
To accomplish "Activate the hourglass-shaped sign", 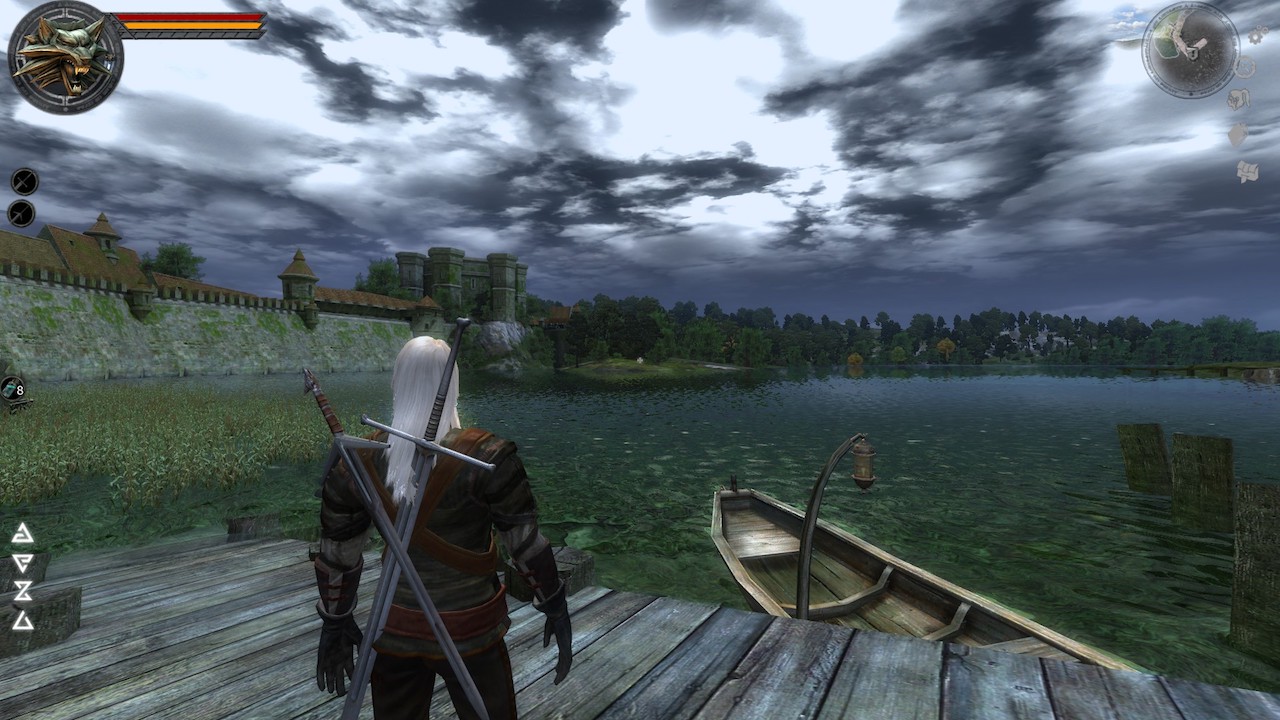I will pos(22,592).
